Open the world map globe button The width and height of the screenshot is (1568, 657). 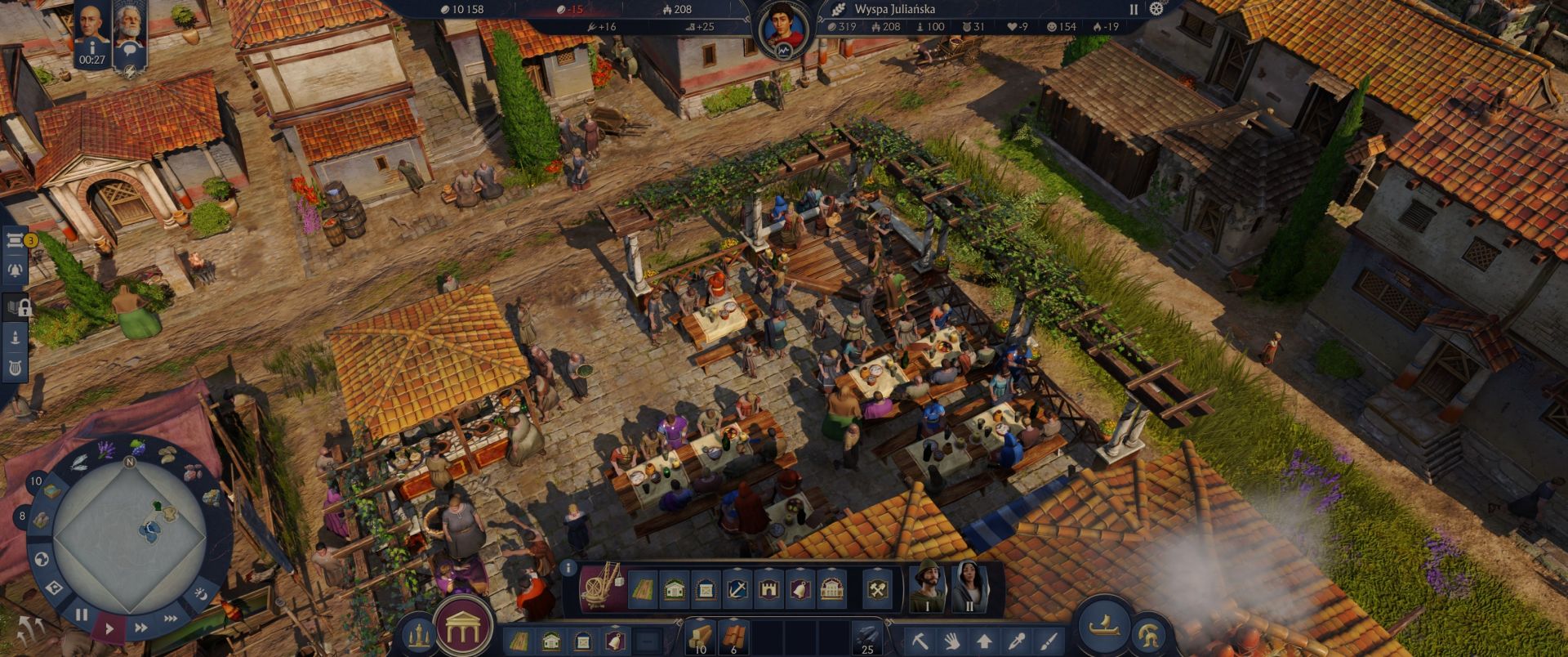[42, 560]
